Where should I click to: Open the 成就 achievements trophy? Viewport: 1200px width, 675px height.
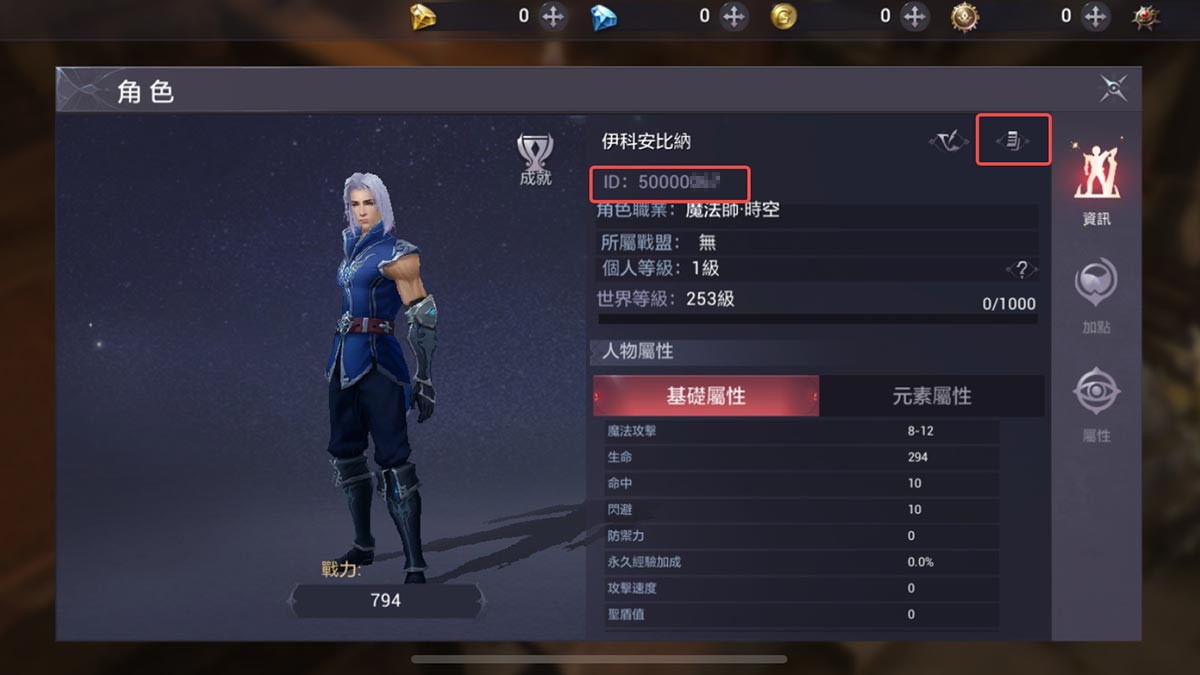point(535,160)
